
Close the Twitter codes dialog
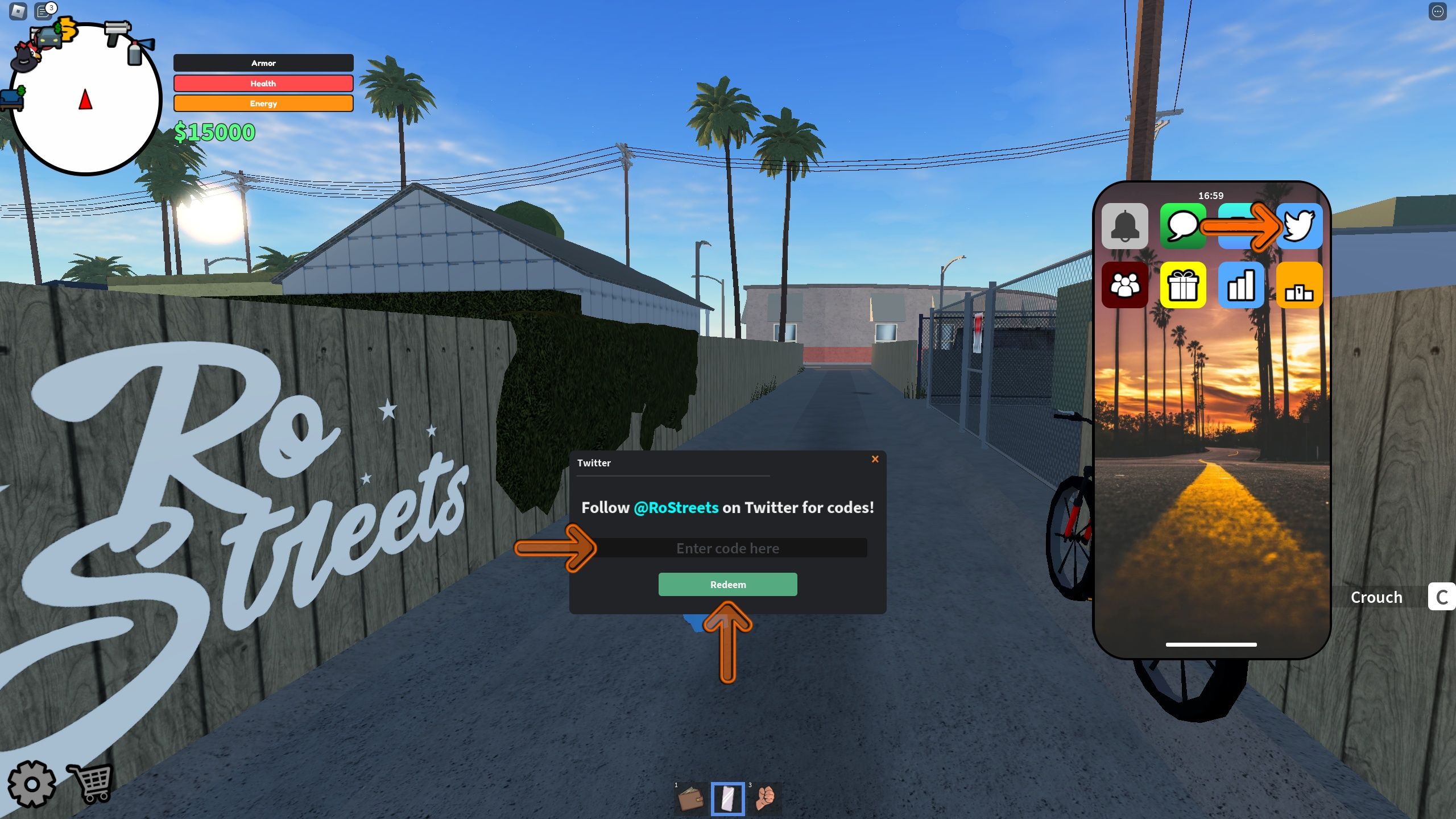(875, 459)
